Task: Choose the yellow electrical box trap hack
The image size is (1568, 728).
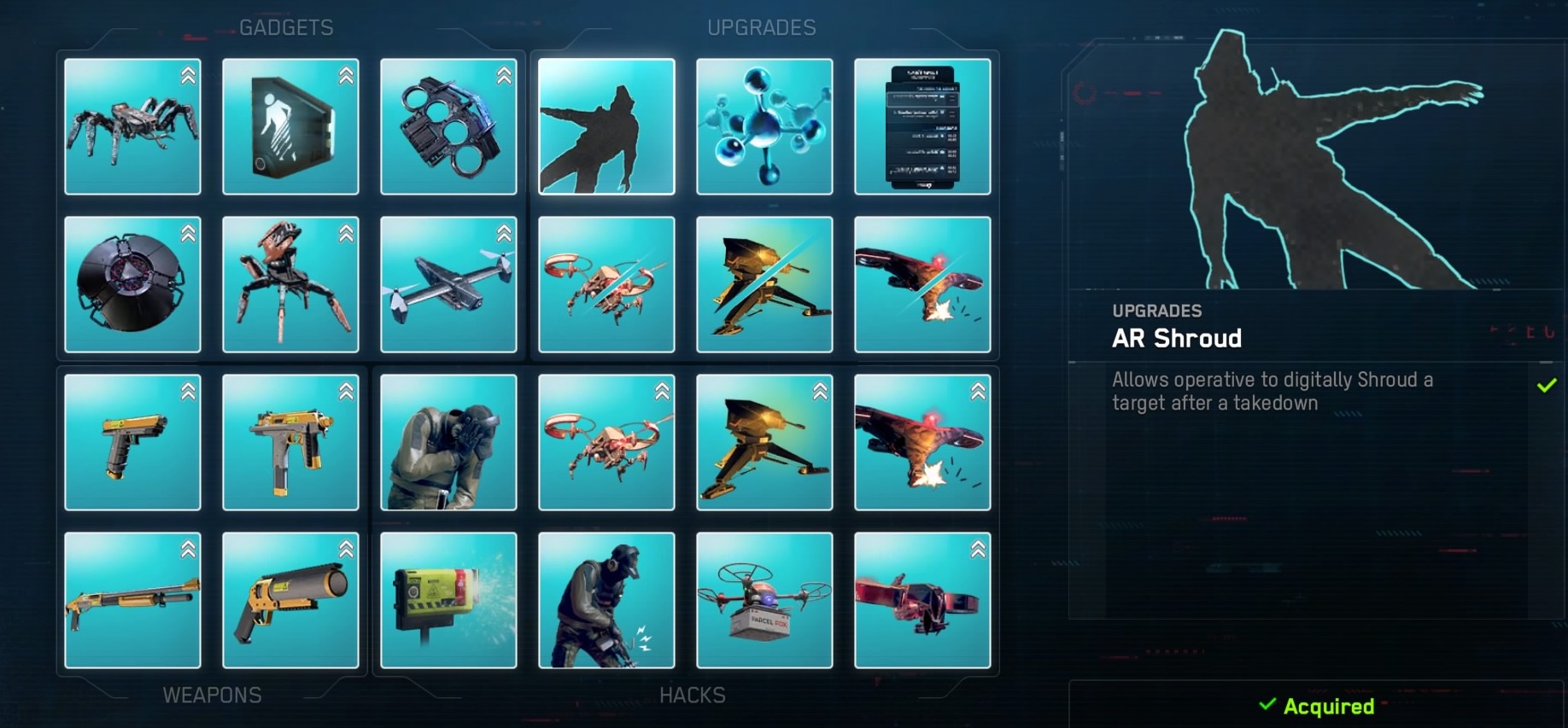Action: click(448, 600)
